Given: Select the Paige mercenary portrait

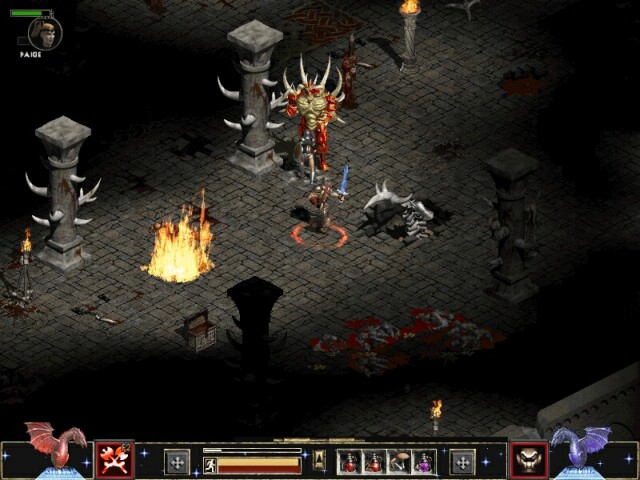Looking at the screenshot, I should [x=43, y=32].
